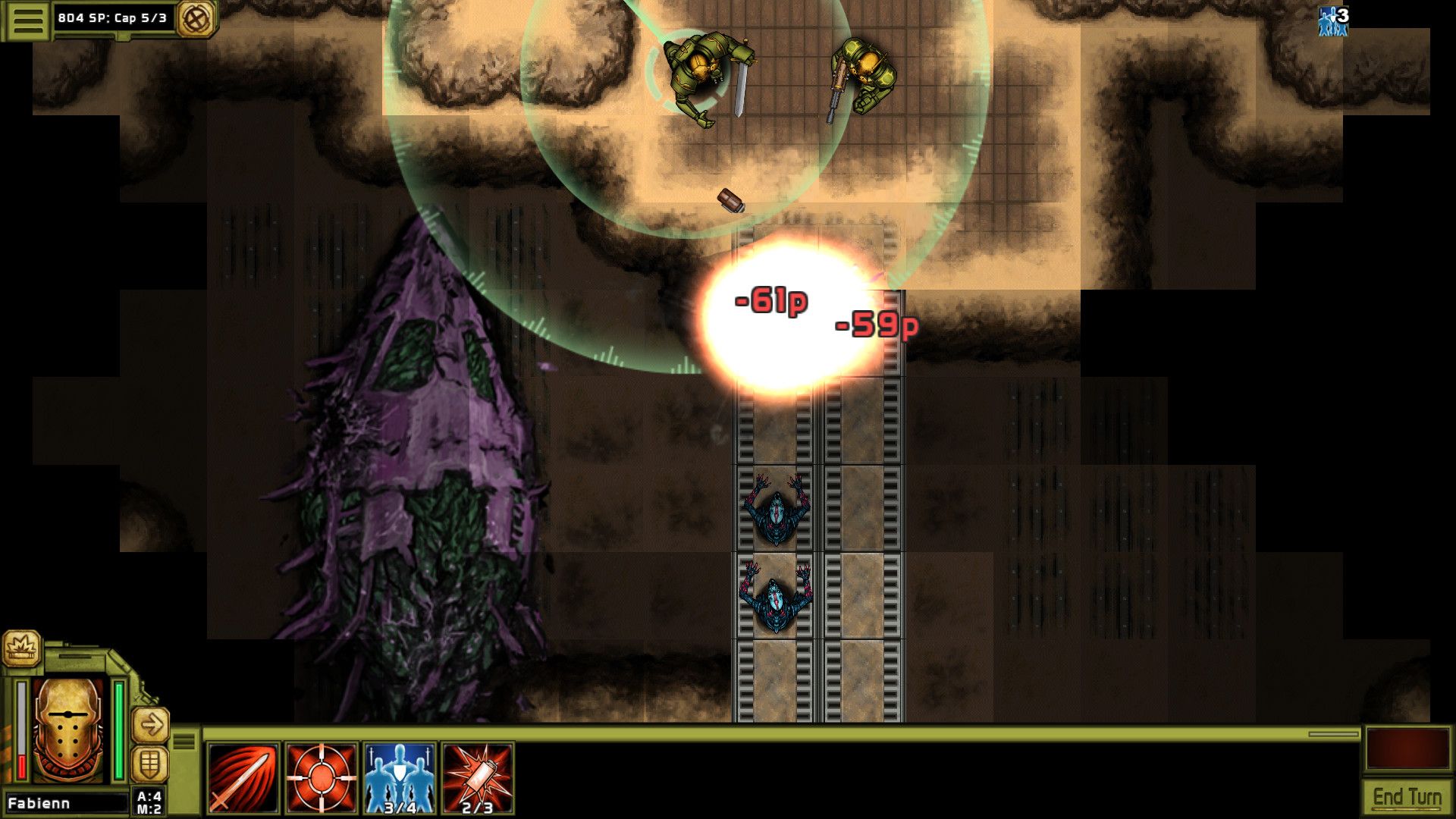Click the next-soldier arrow icon
This screenshot has width=1456, height=819.
pyautogui.click(x=149, y=723)
